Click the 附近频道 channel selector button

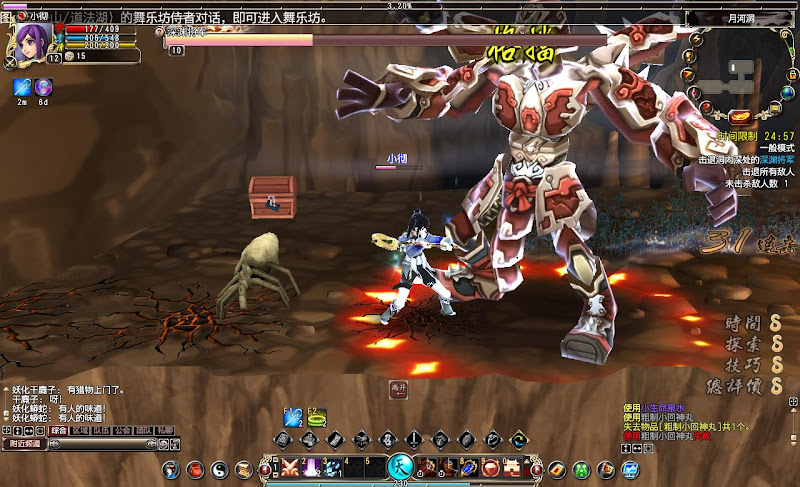point(24,443)
